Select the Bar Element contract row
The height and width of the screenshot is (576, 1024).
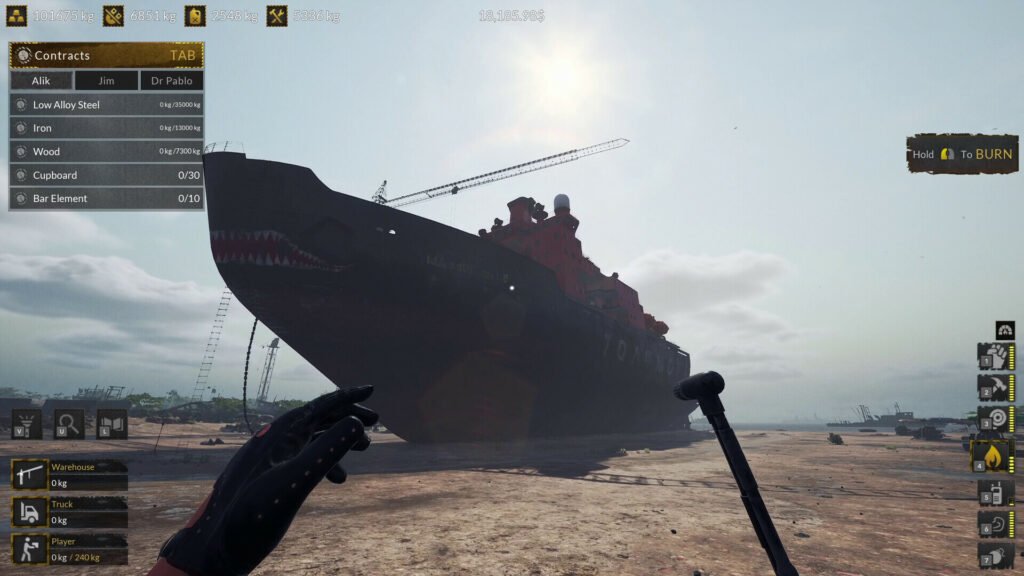[106, 198]
